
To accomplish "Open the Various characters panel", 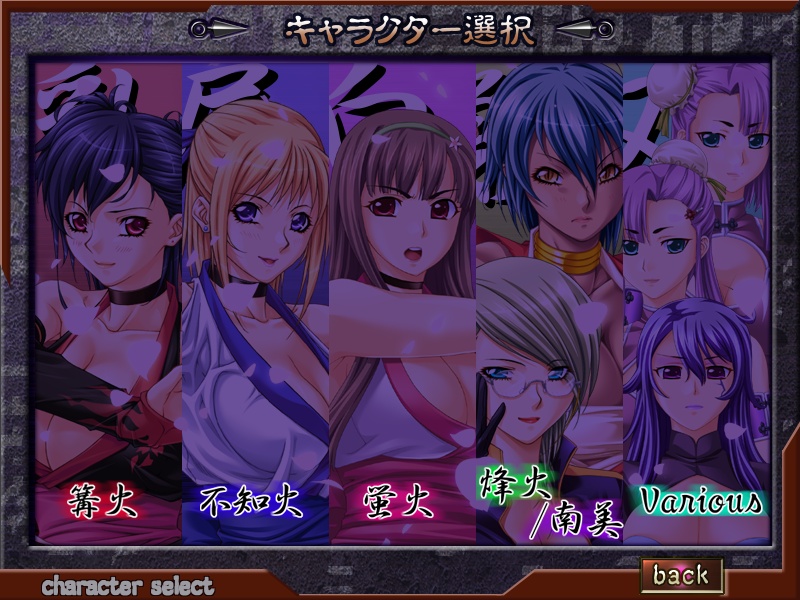I will pyautogui.click(x=697, y=300).
